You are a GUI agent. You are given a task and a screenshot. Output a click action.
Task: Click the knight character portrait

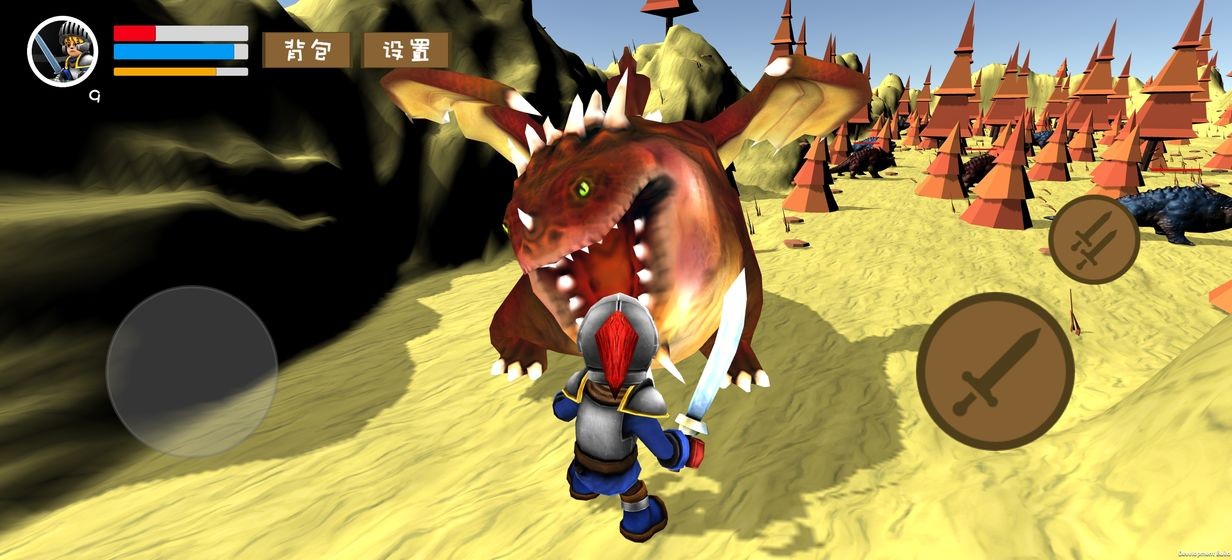tap(62, 51)
